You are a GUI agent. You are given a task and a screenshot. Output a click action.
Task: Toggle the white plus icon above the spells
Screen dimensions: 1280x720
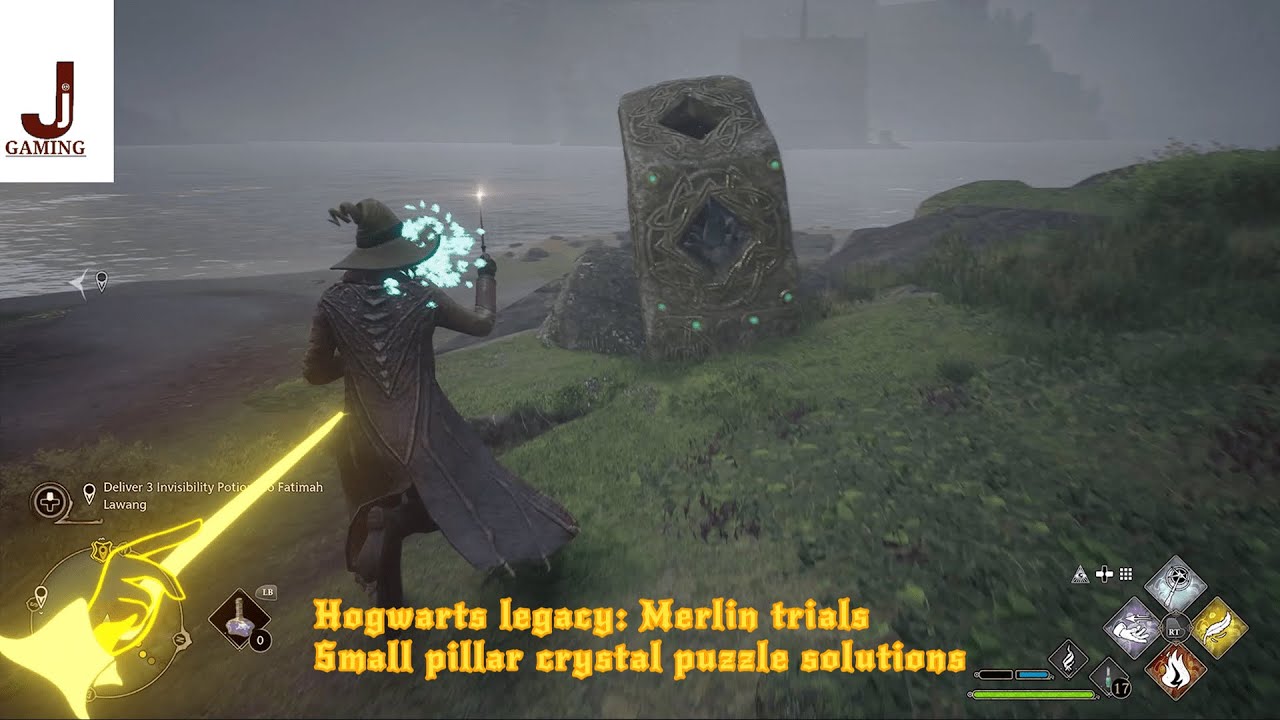click(x=1104, y=574)
